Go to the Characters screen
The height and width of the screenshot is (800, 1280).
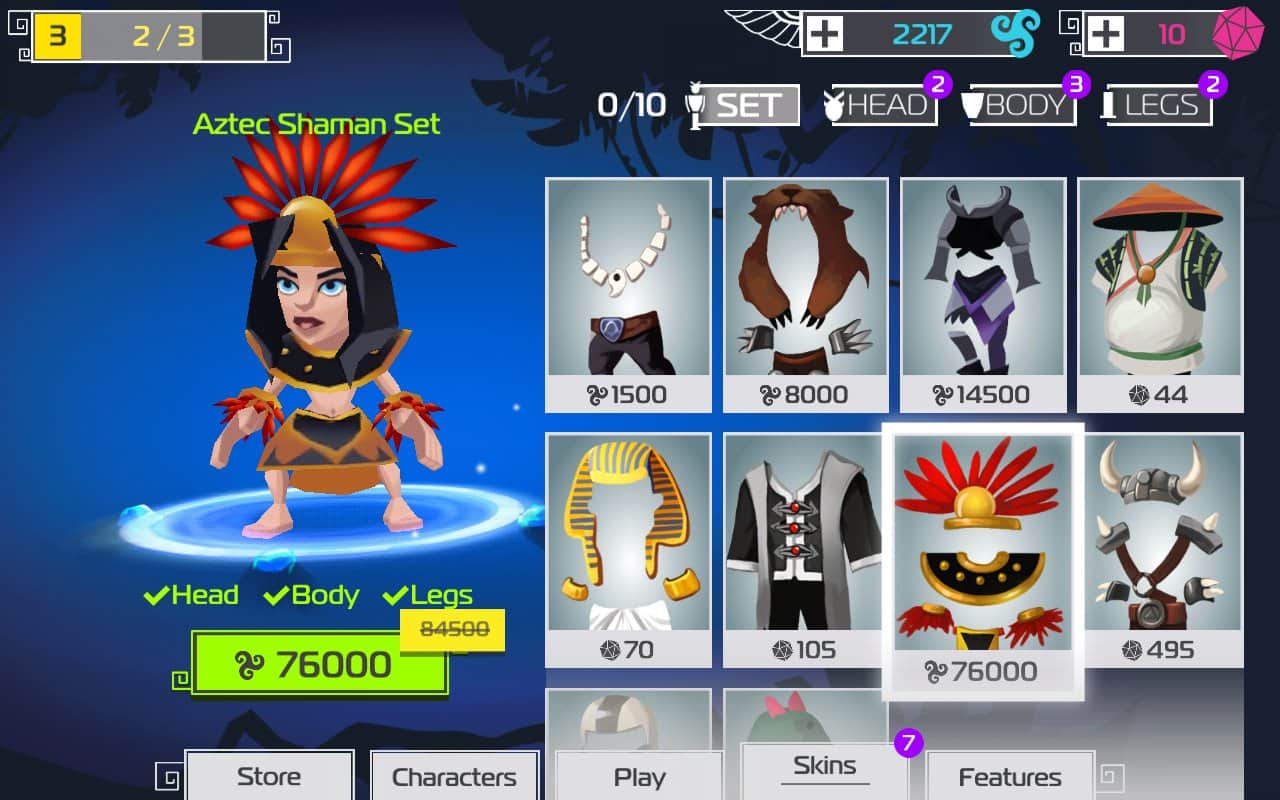454,777
